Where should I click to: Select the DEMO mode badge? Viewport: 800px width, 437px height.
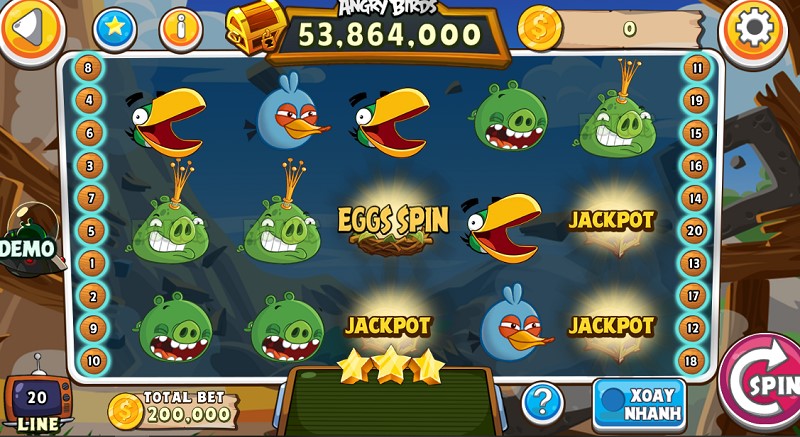27,244
